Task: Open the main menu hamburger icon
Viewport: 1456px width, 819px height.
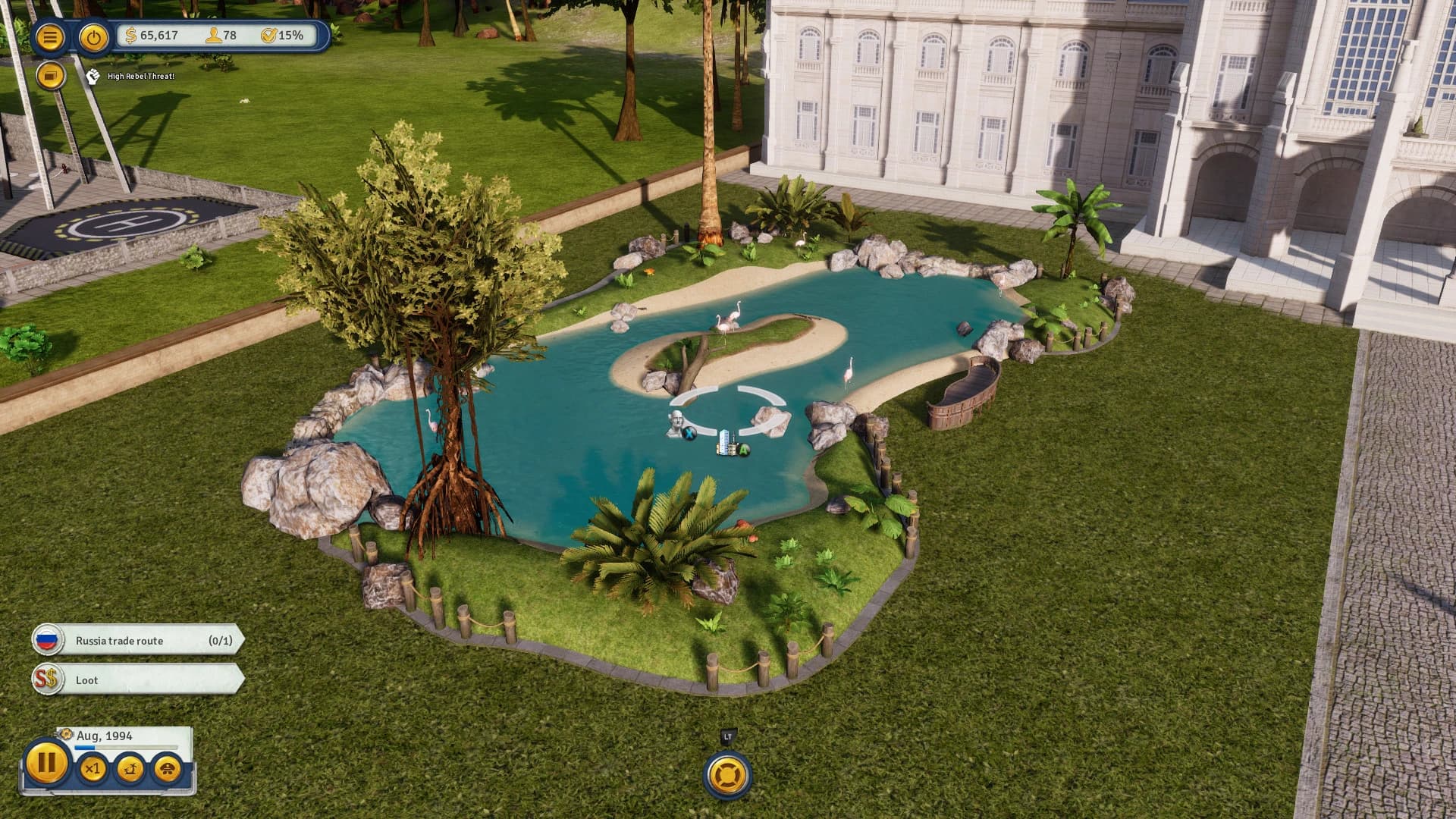Action: click(50, 36)
